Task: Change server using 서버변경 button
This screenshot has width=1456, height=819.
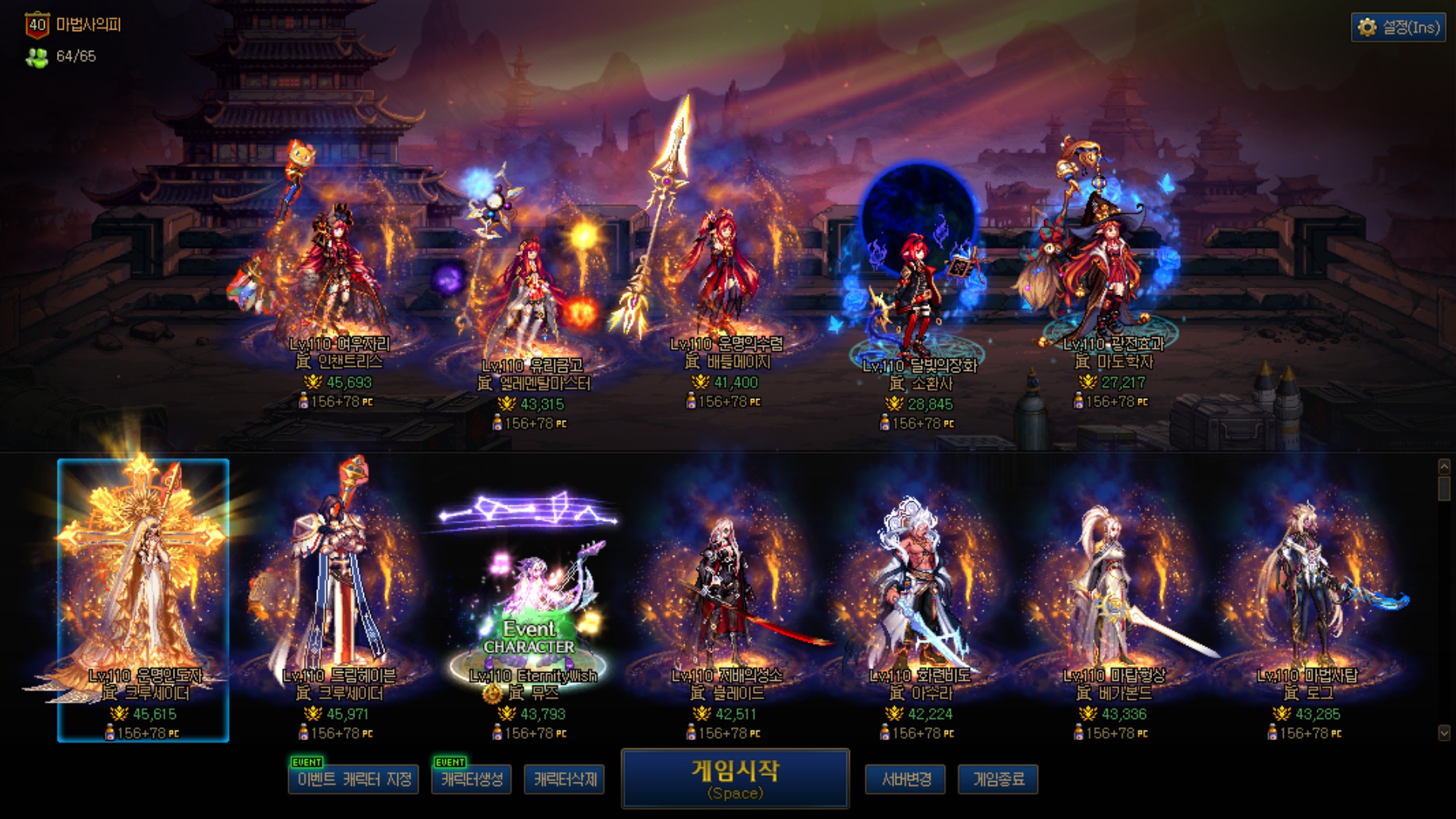Action: pos(905,779)
